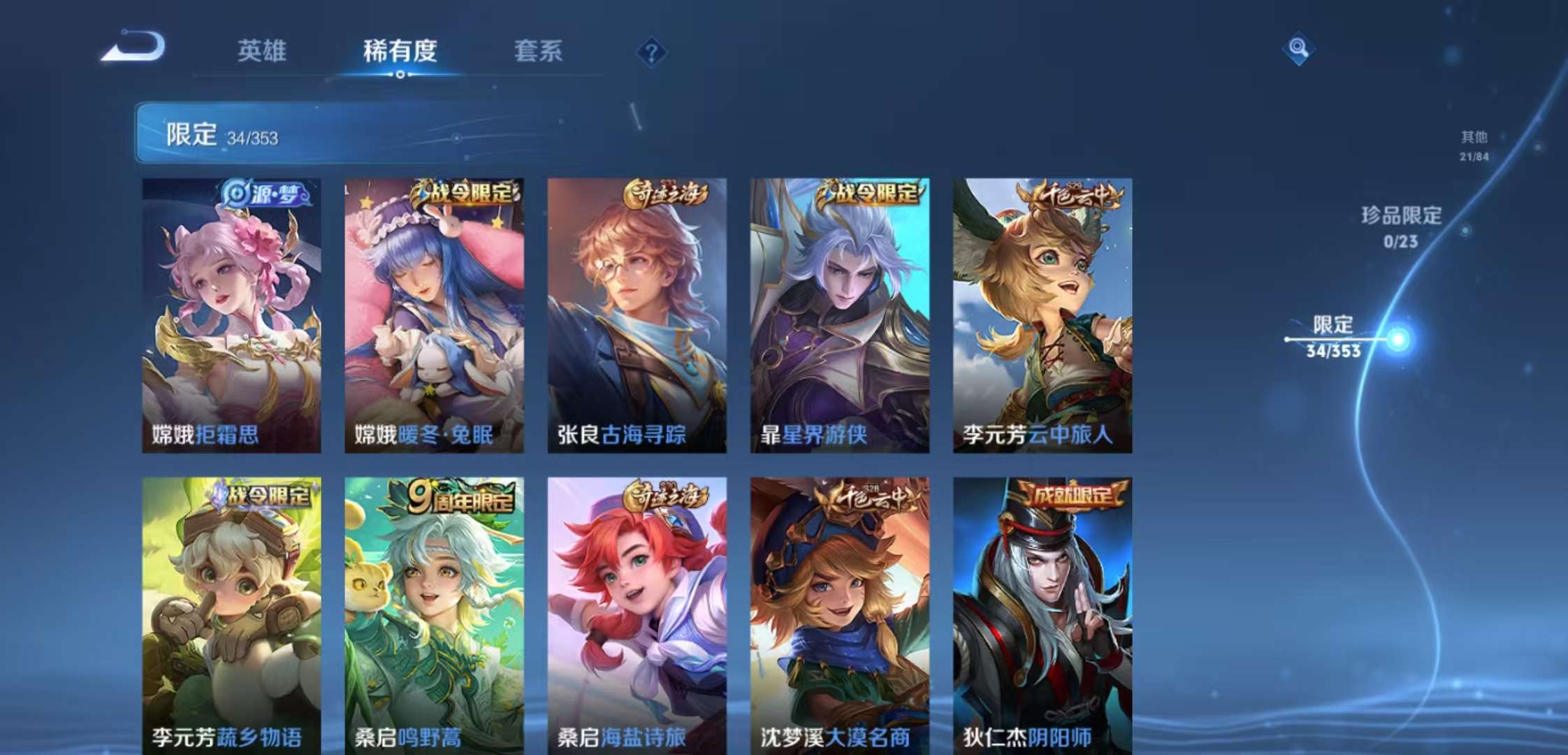View the 张良古海寻踪 skin

(x=636, y=315)
